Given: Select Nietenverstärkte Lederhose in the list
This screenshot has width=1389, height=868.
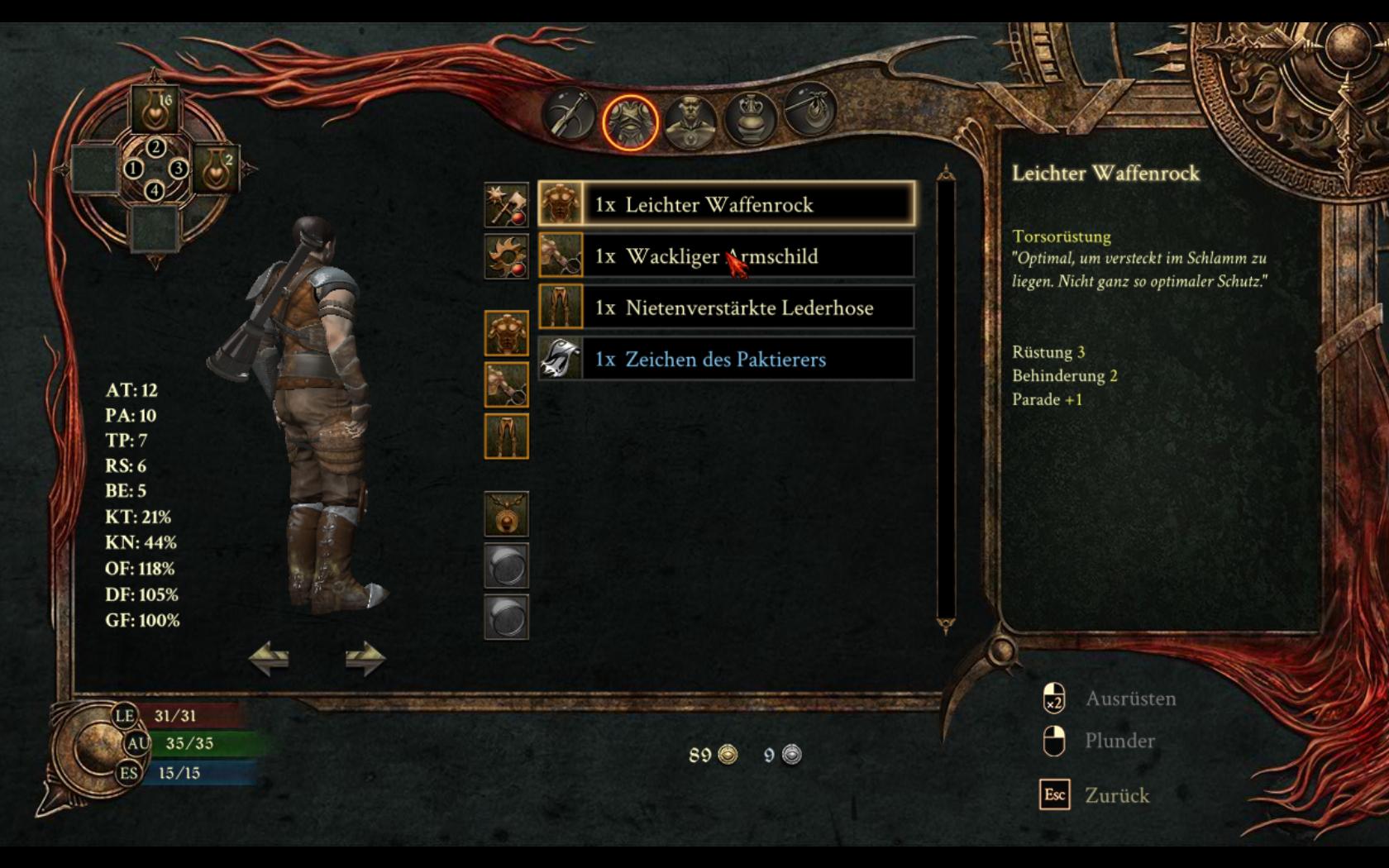Looking at the screenshot, I should [726, 308].
